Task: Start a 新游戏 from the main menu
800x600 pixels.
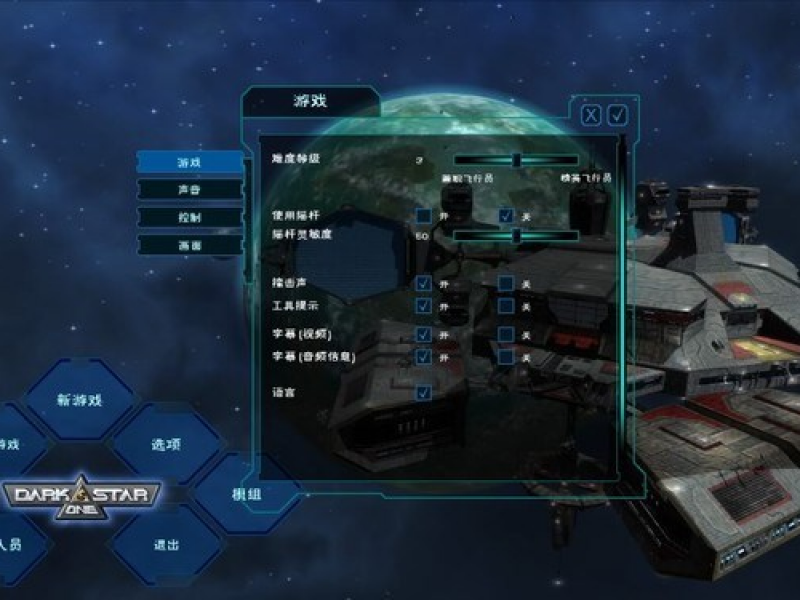Action: click(79, 400)
